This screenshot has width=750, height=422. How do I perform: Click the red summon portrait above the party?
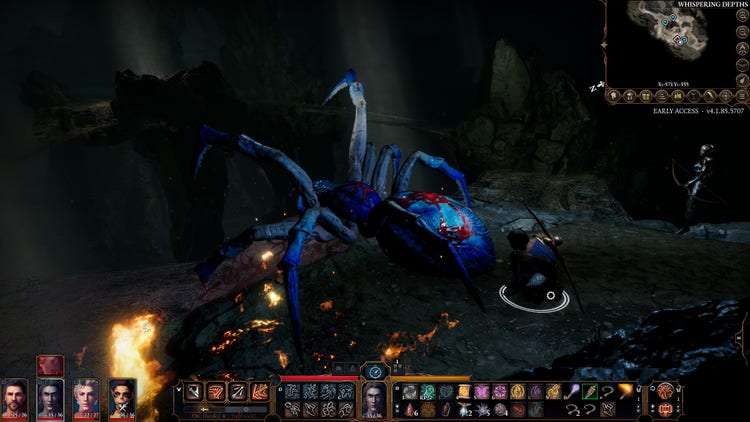(x=50, y=365)
